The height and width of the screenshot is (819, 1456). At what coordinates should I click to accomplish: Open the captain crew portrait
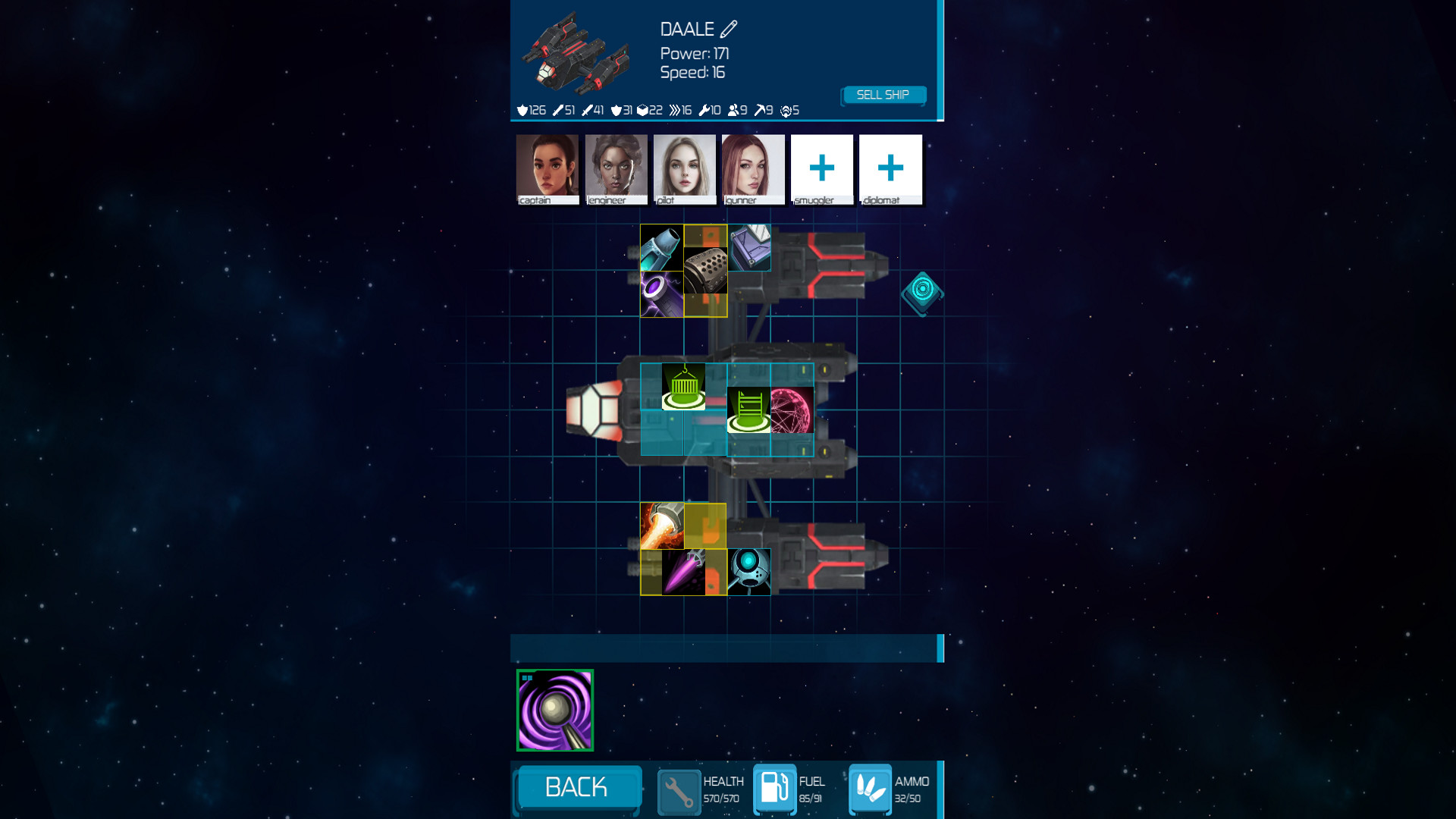(547, 168)
